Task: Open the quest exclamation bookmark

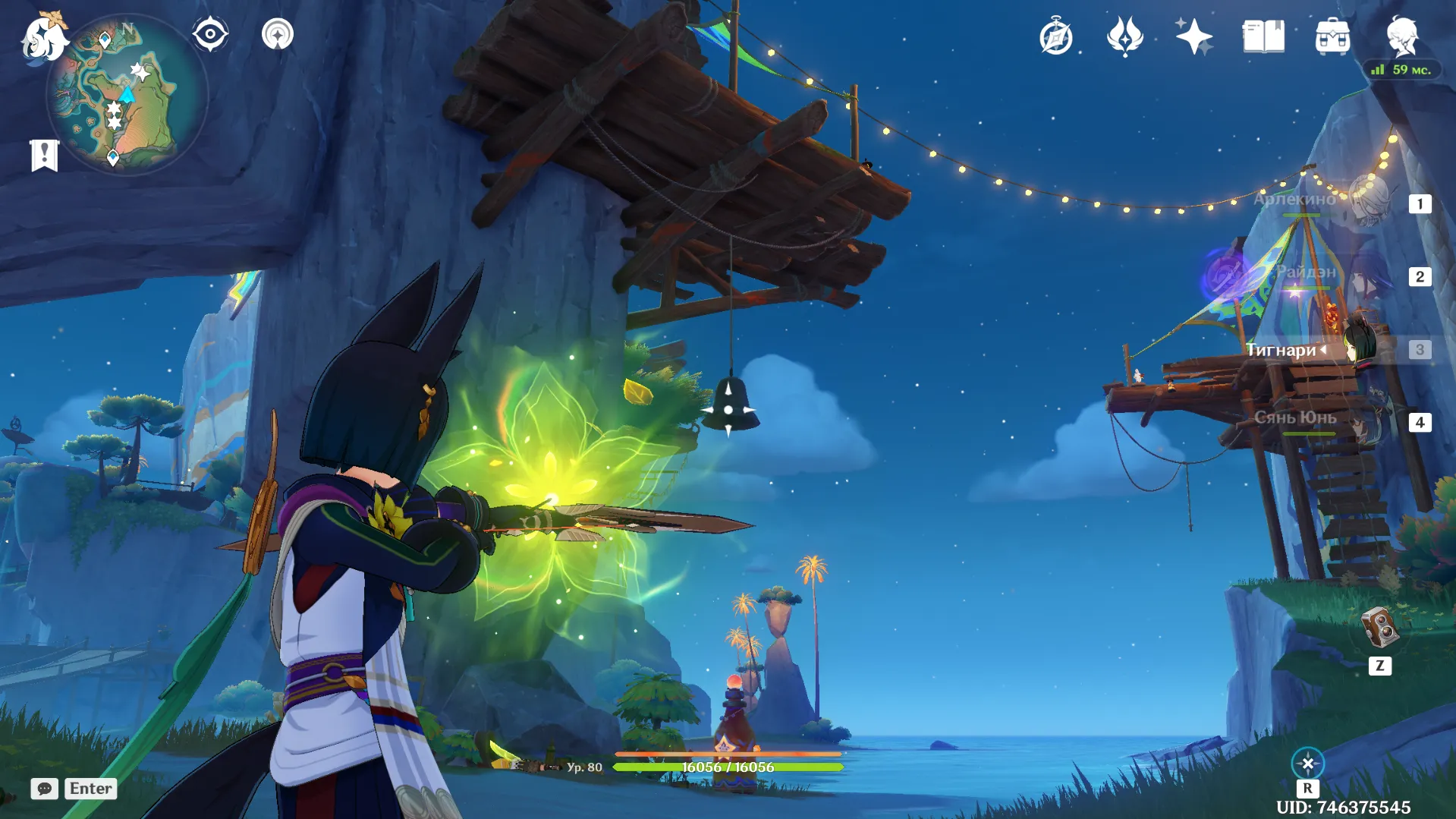Action: click(44, 156)
